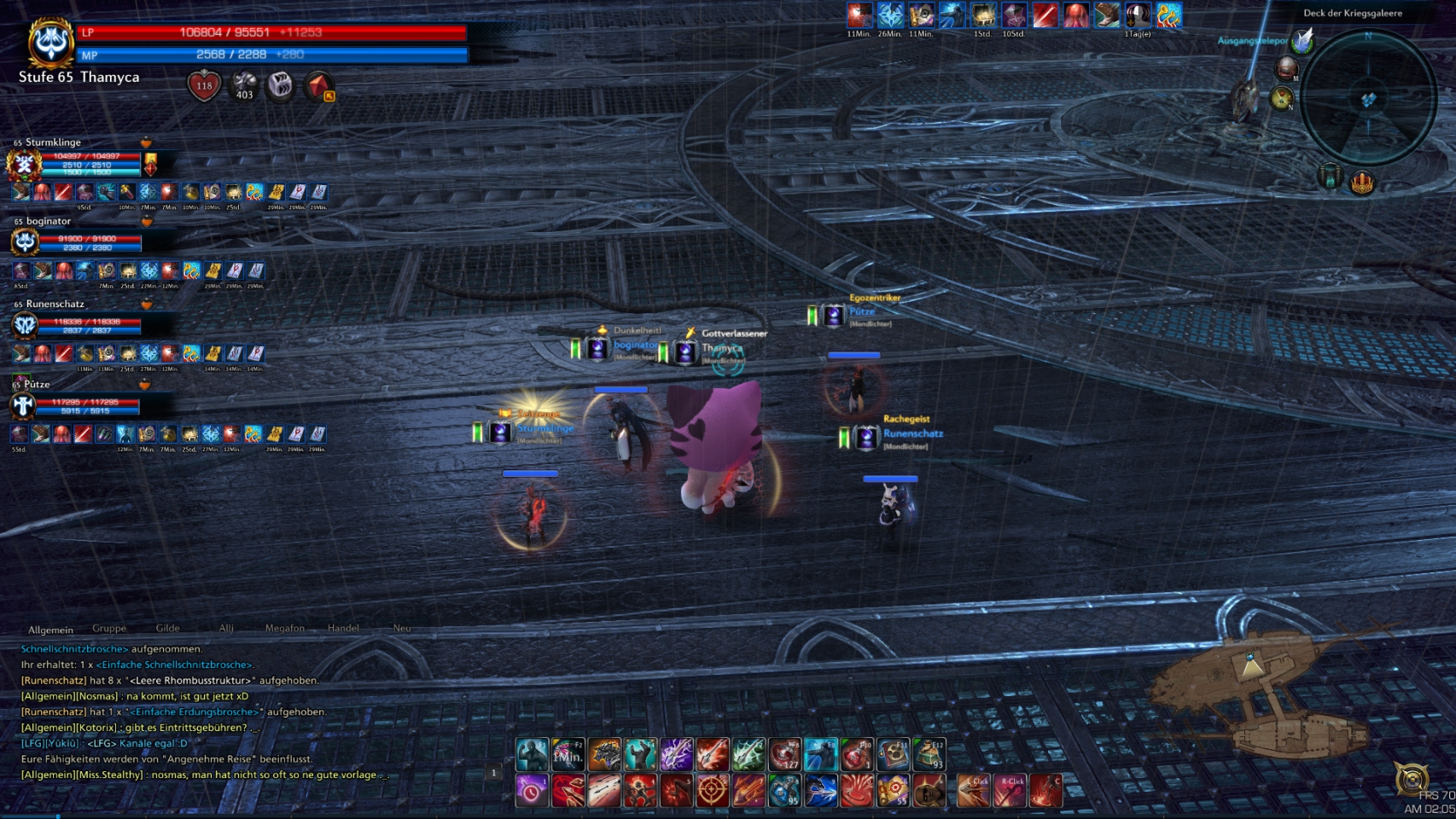The height and width of the screenshot is (819, 1456).
Task: Activate the crosshair target skill on hotbar
Action: tap(712, 791)
